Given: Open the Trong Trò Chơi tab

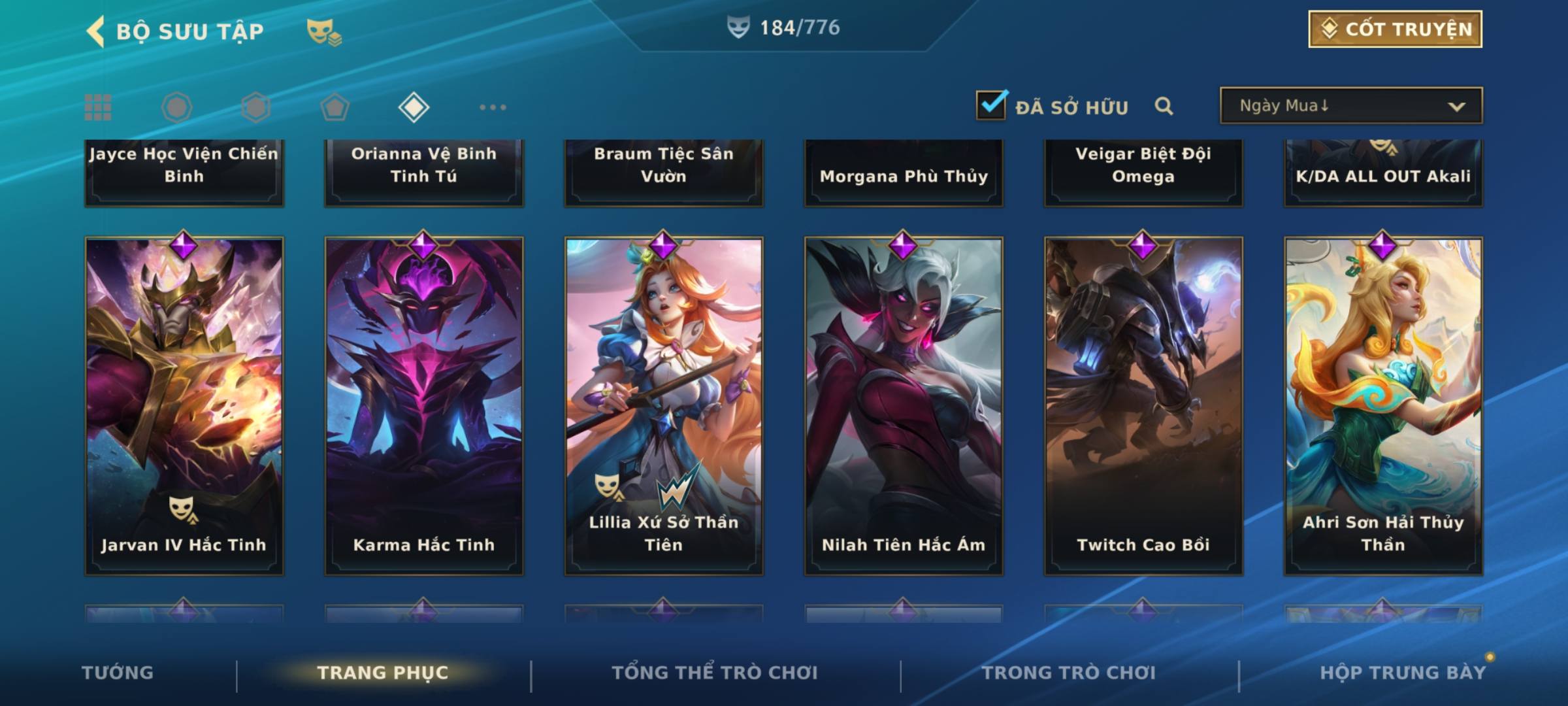Looking at the screenshot, I should (1069, 673).
